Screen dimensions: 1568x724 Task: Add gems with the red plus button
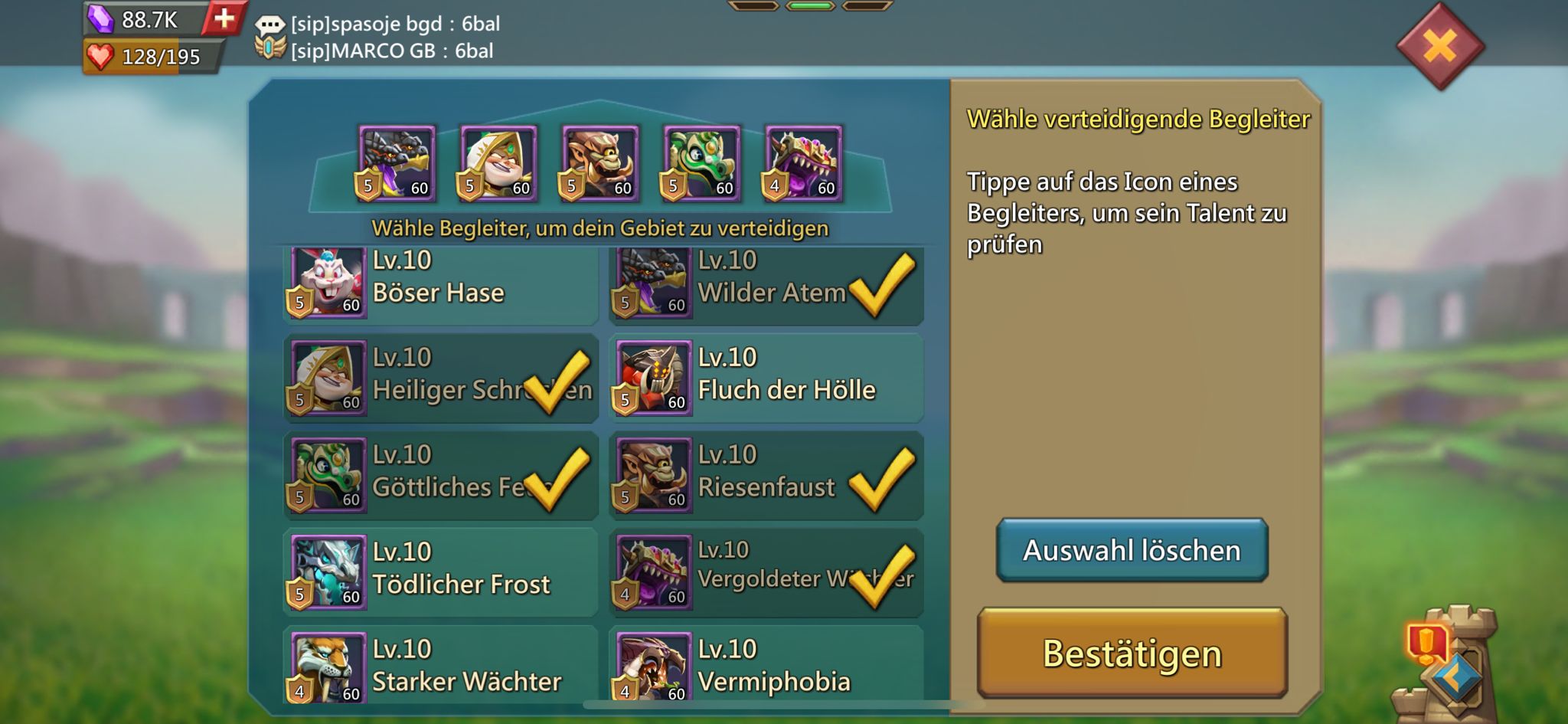click(x=224, y=18)
